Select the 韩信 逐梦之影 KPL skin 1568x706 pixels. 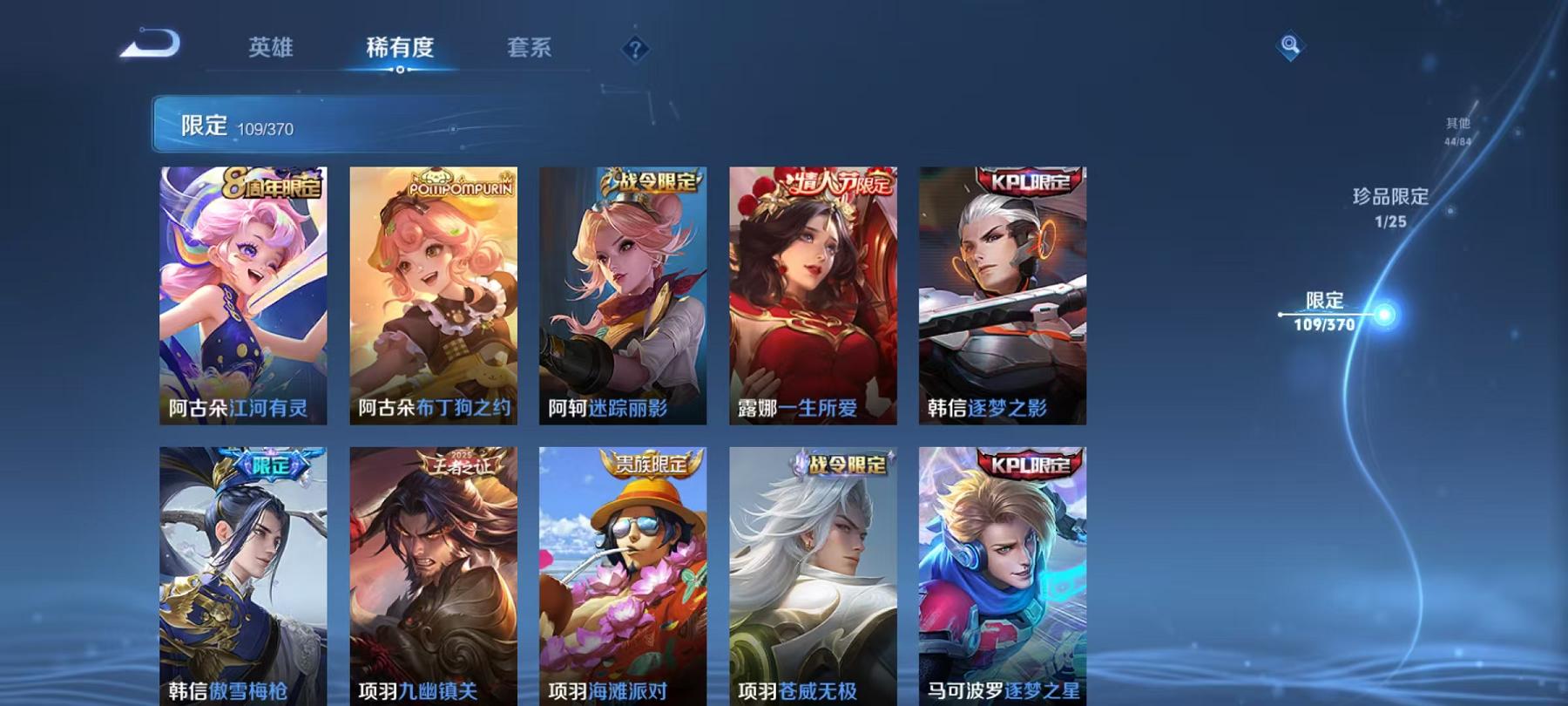pos(1000,296)
